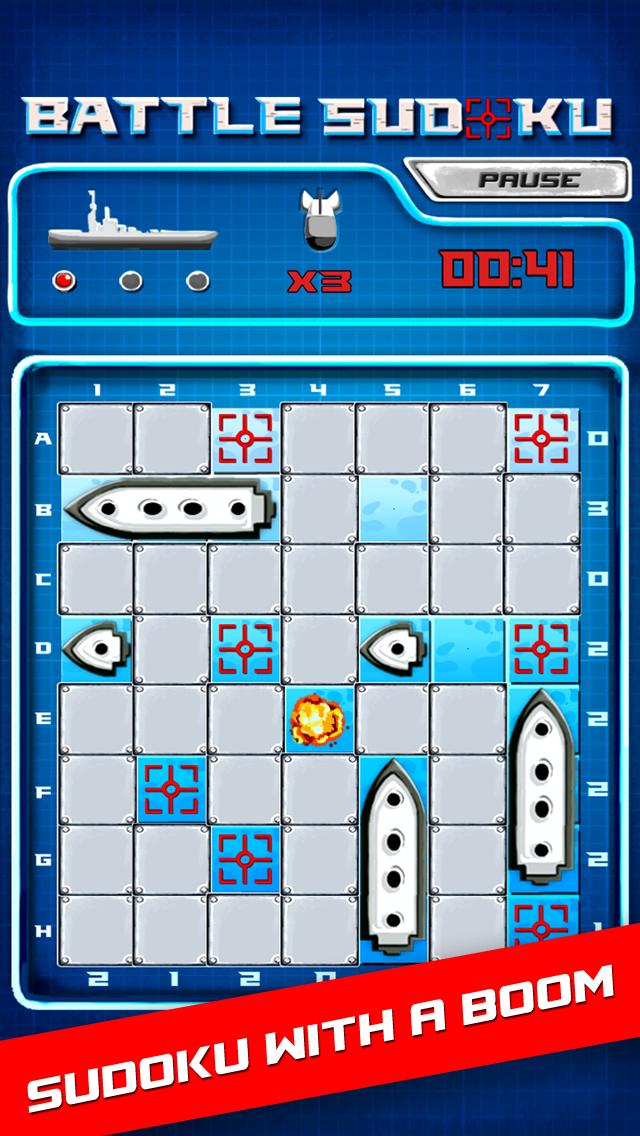Select the small ship piece at D5

(x=393, y=648)
